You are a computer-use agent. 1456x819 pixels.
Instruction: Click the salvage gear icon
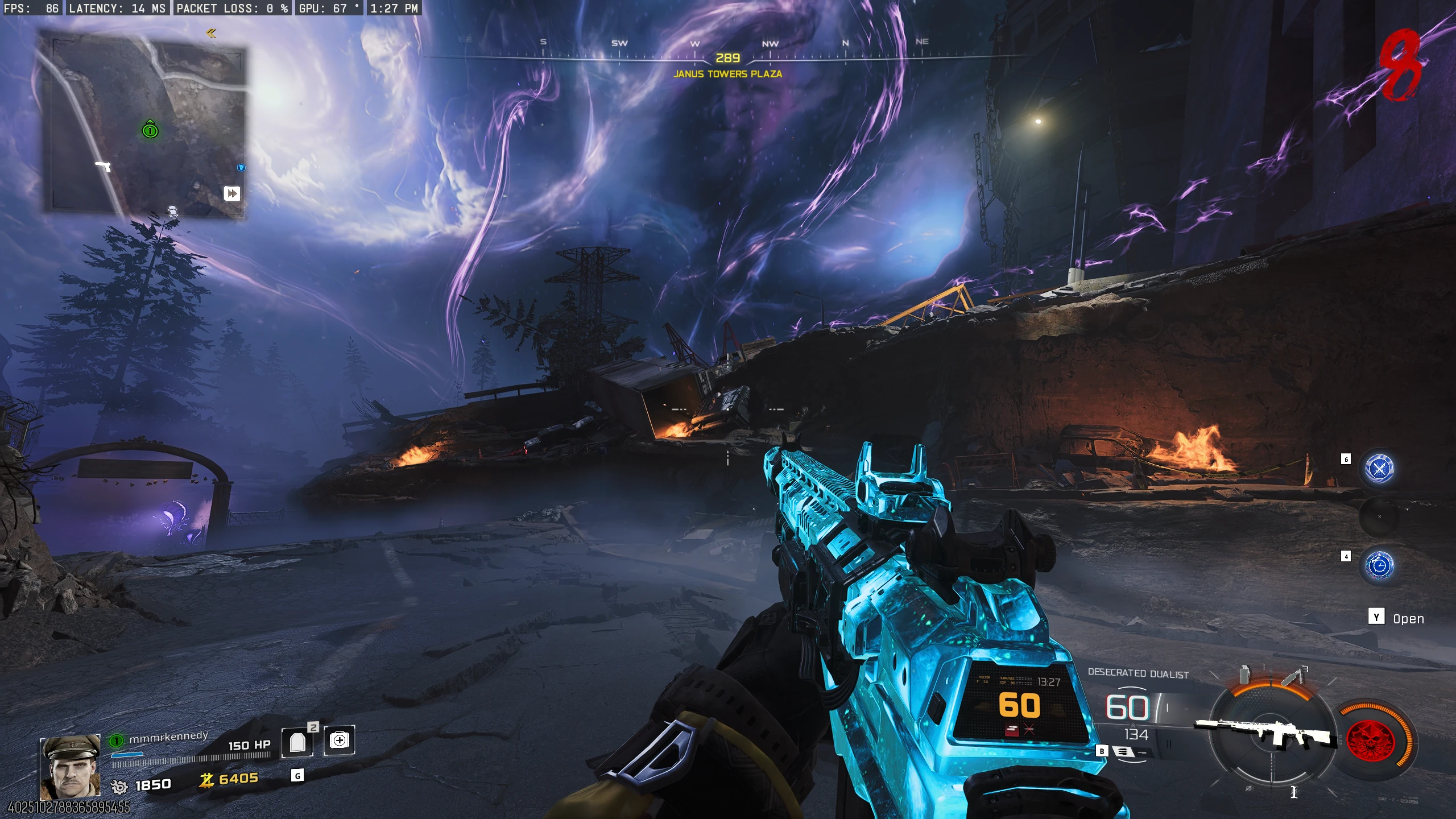[119, 787]
